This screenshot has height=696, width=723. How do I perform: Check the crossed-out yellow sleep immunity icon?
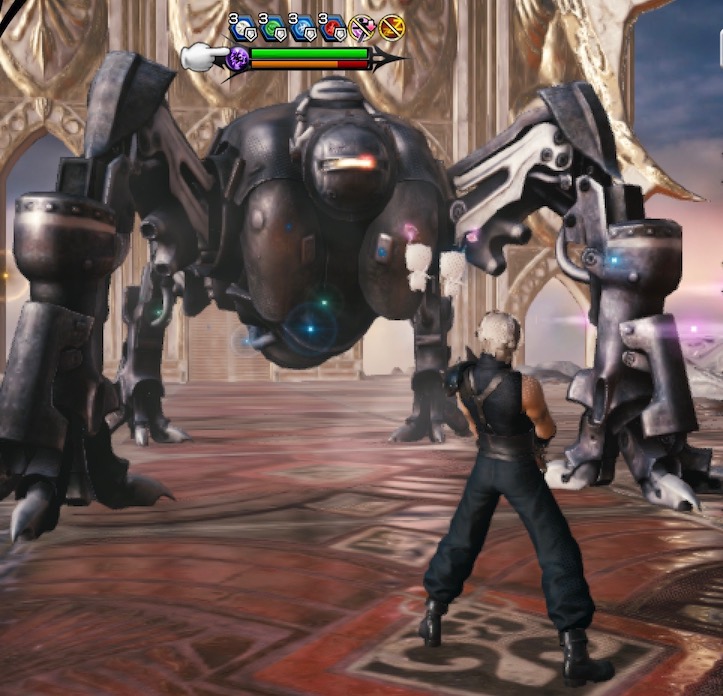(x=390, y=27)
